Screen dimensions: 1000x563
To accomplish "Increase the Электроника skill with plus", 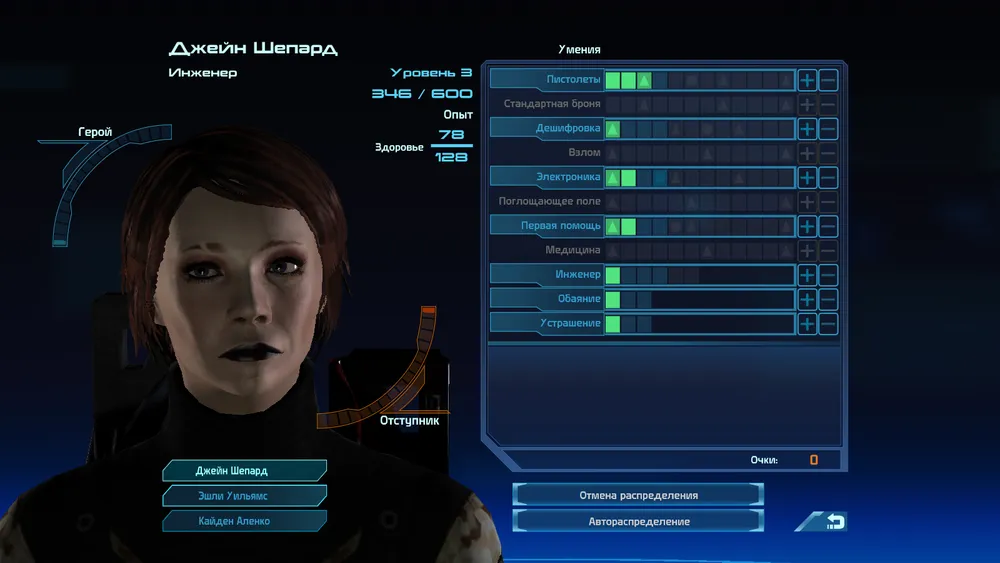I will point(807,178).
